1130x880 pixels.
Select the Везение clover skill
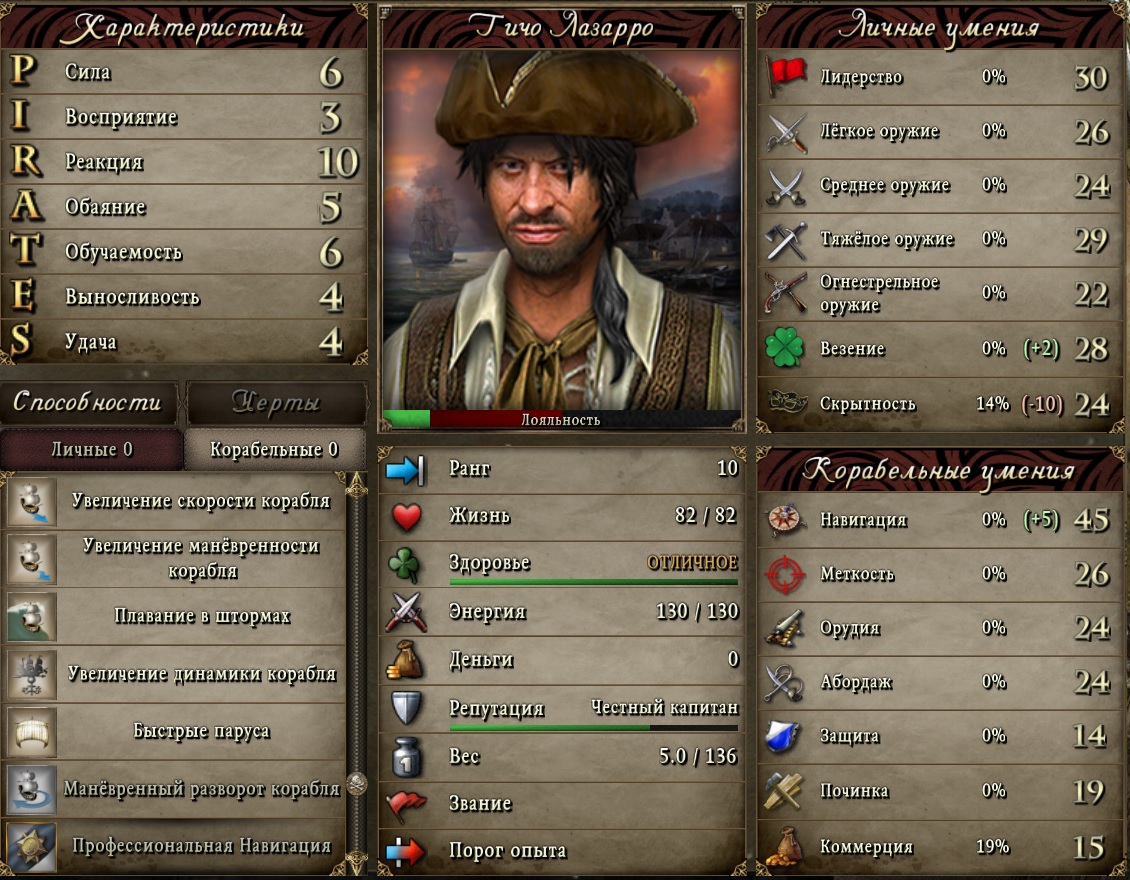(x=940, y=349)
